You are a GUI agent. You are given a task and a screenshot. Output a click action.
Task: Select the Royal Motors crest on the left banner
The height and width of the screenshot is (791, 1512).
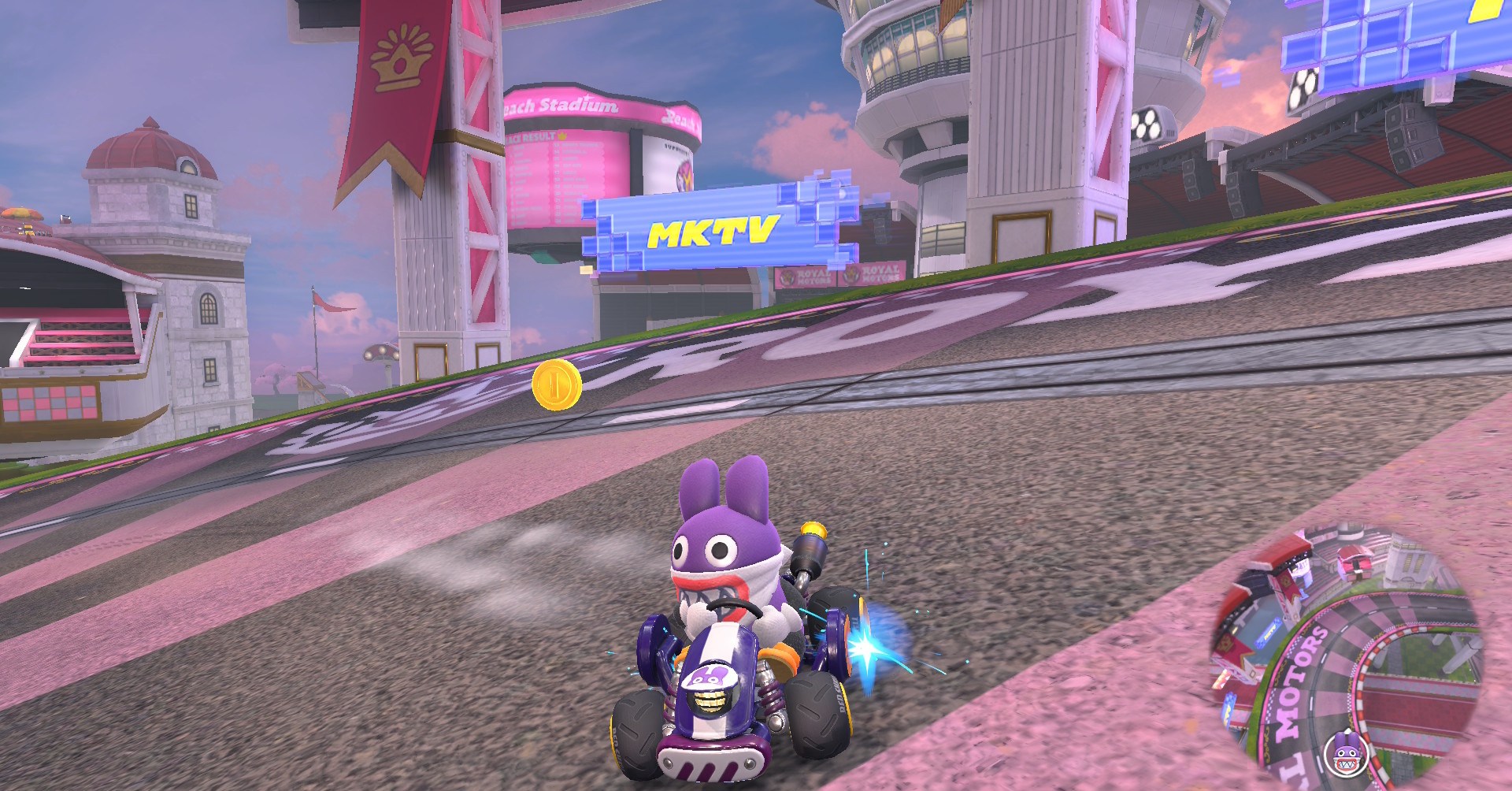coord(786,277)
